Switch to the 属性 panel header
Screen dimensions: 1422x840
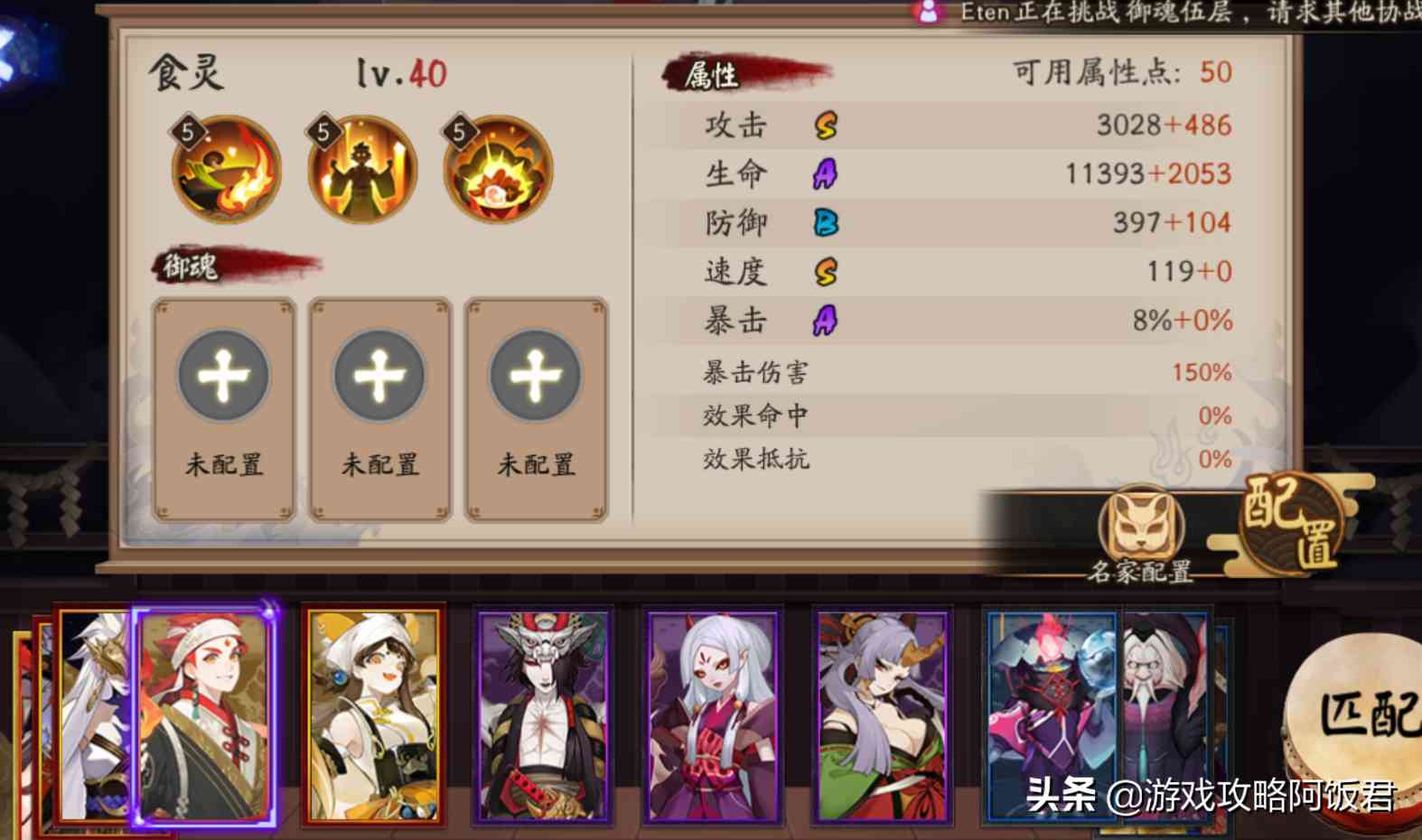(x=714, y=77)
